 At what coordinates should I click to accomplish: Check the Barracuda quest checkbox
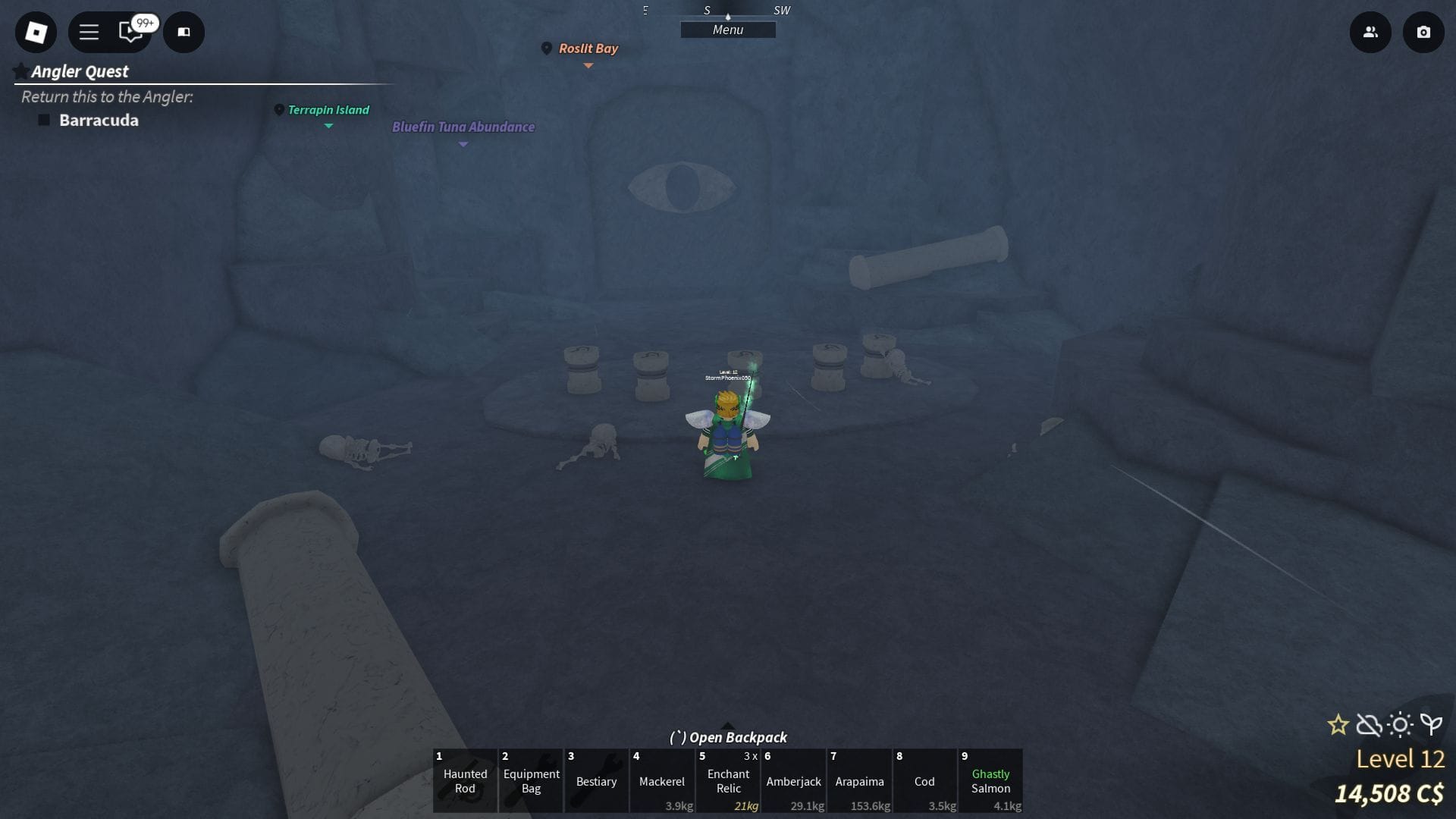point(43,120)
